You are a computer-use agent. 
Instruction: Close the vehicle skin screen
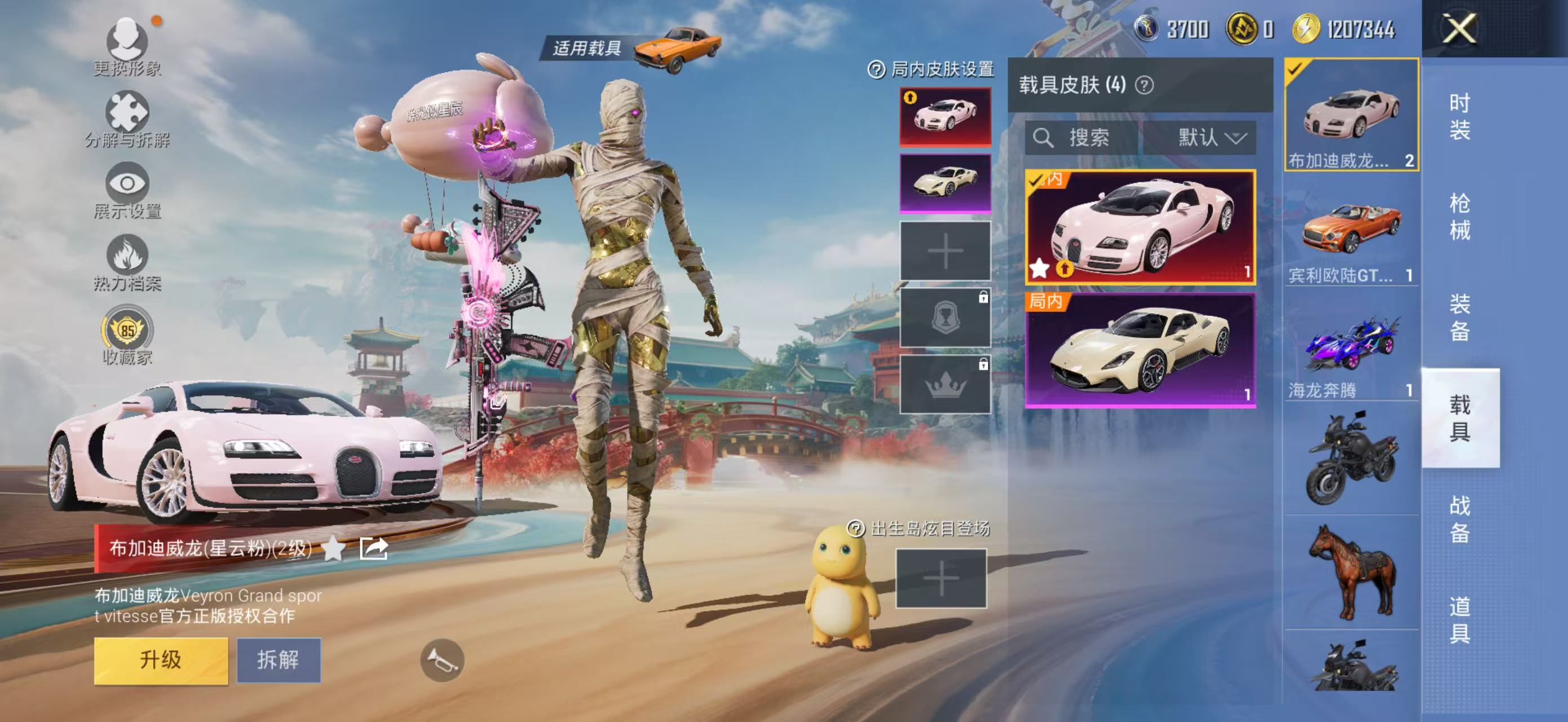(1460, 29)
